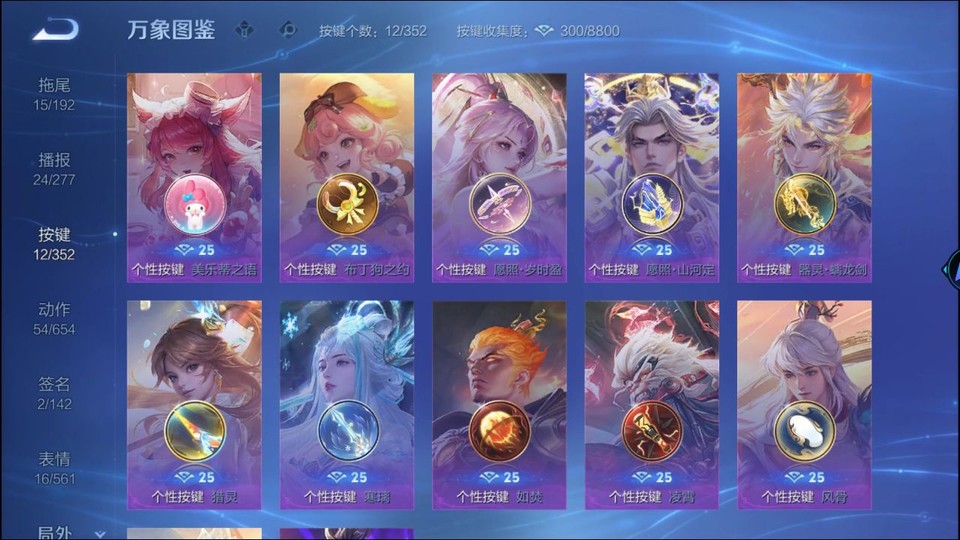Switch to the 动作 category tab
960x540 pixels.
point(55,318)
